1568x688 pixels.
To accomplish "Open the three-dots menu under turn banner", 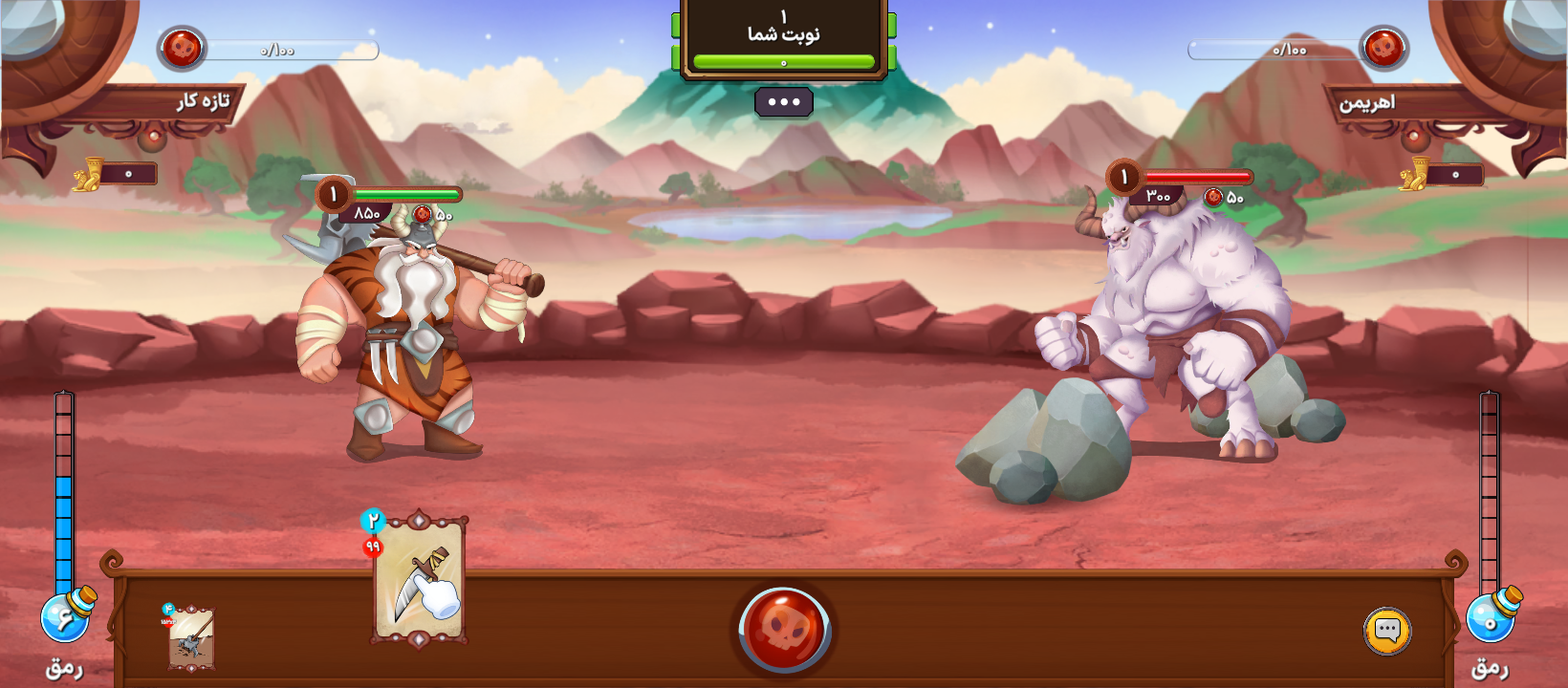I will (784, 102).
